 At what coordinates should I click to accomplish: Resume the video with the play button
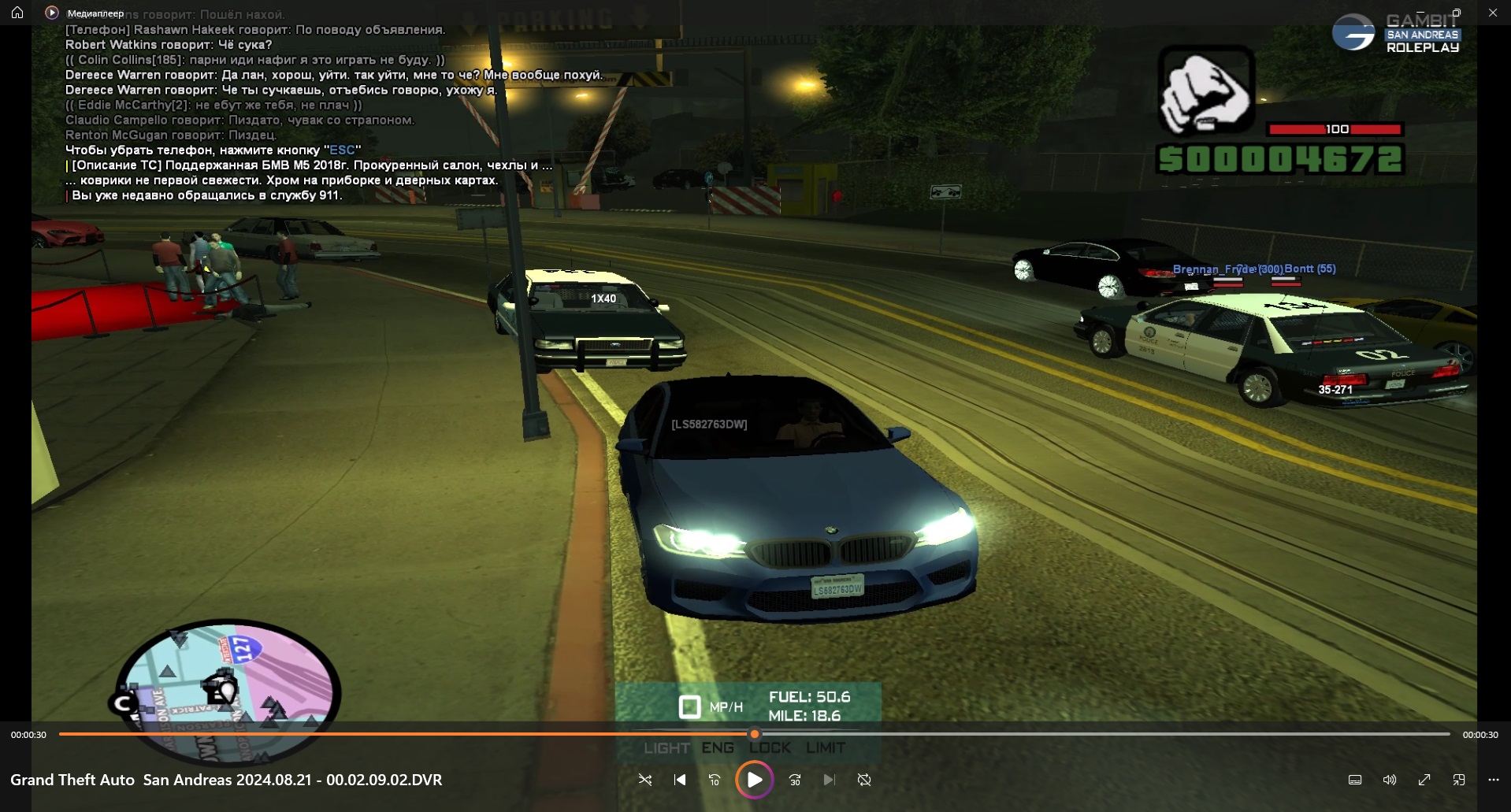pos(754,780)
